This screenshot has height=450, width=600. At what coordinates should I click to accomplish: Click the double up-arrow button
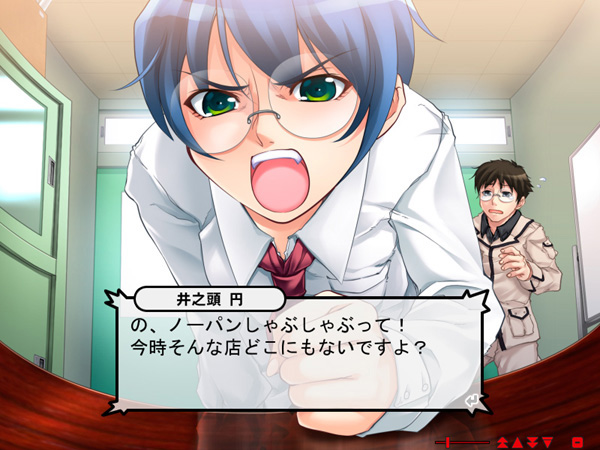click(503, 441)
